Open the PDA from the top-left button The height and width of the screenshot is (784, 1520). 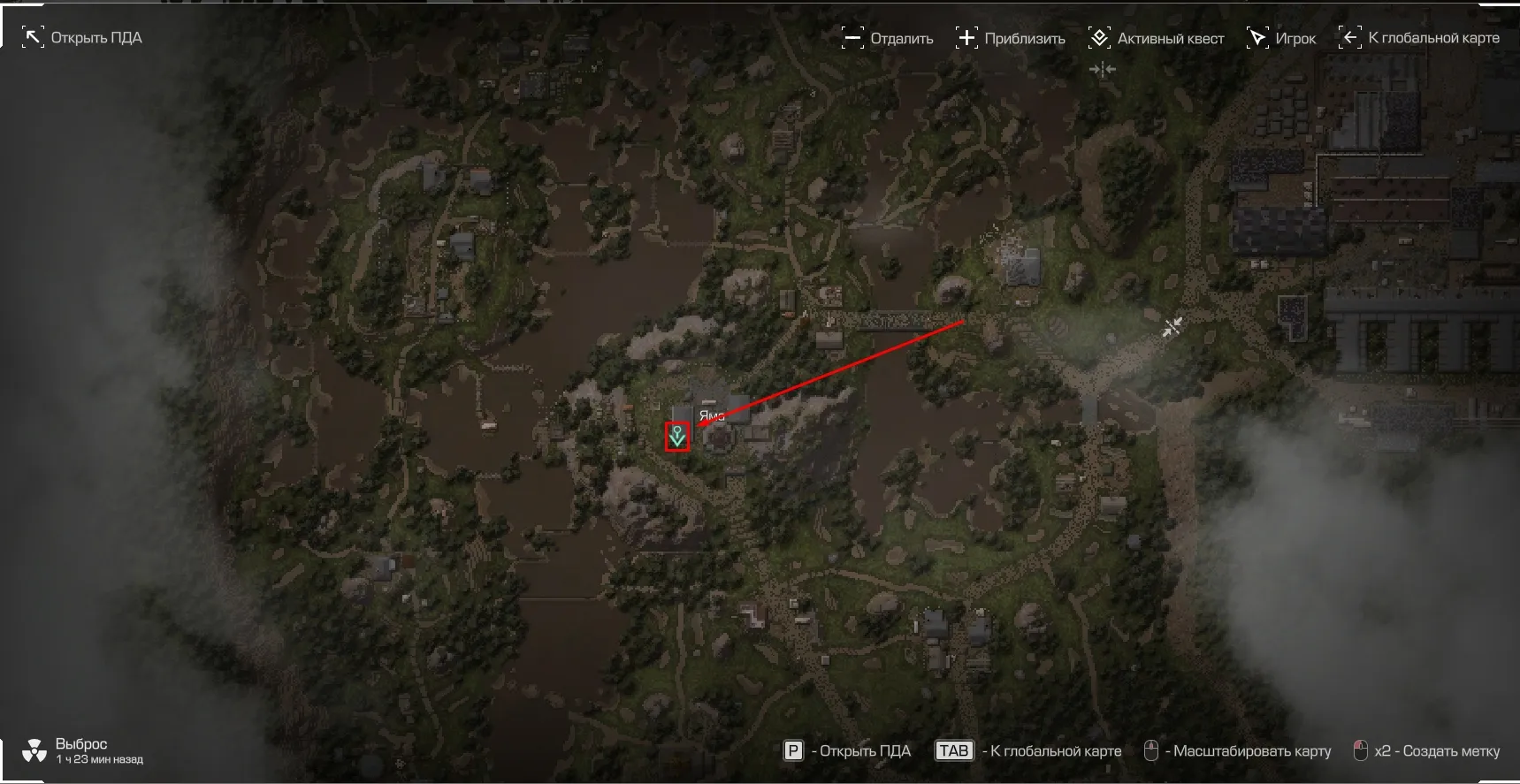[81, 38]
